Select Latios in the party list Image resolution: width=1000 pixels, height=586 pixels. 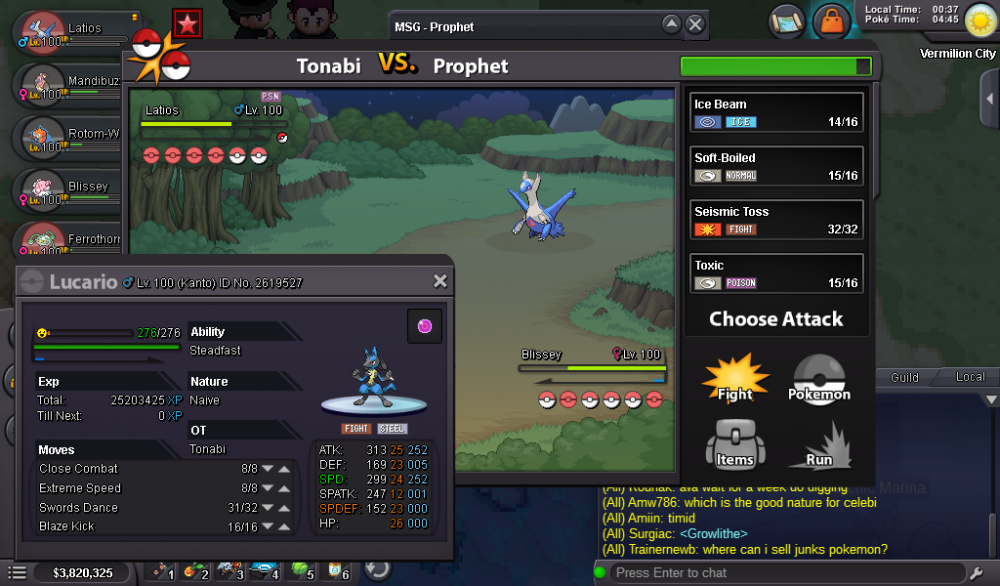point(70,32)
